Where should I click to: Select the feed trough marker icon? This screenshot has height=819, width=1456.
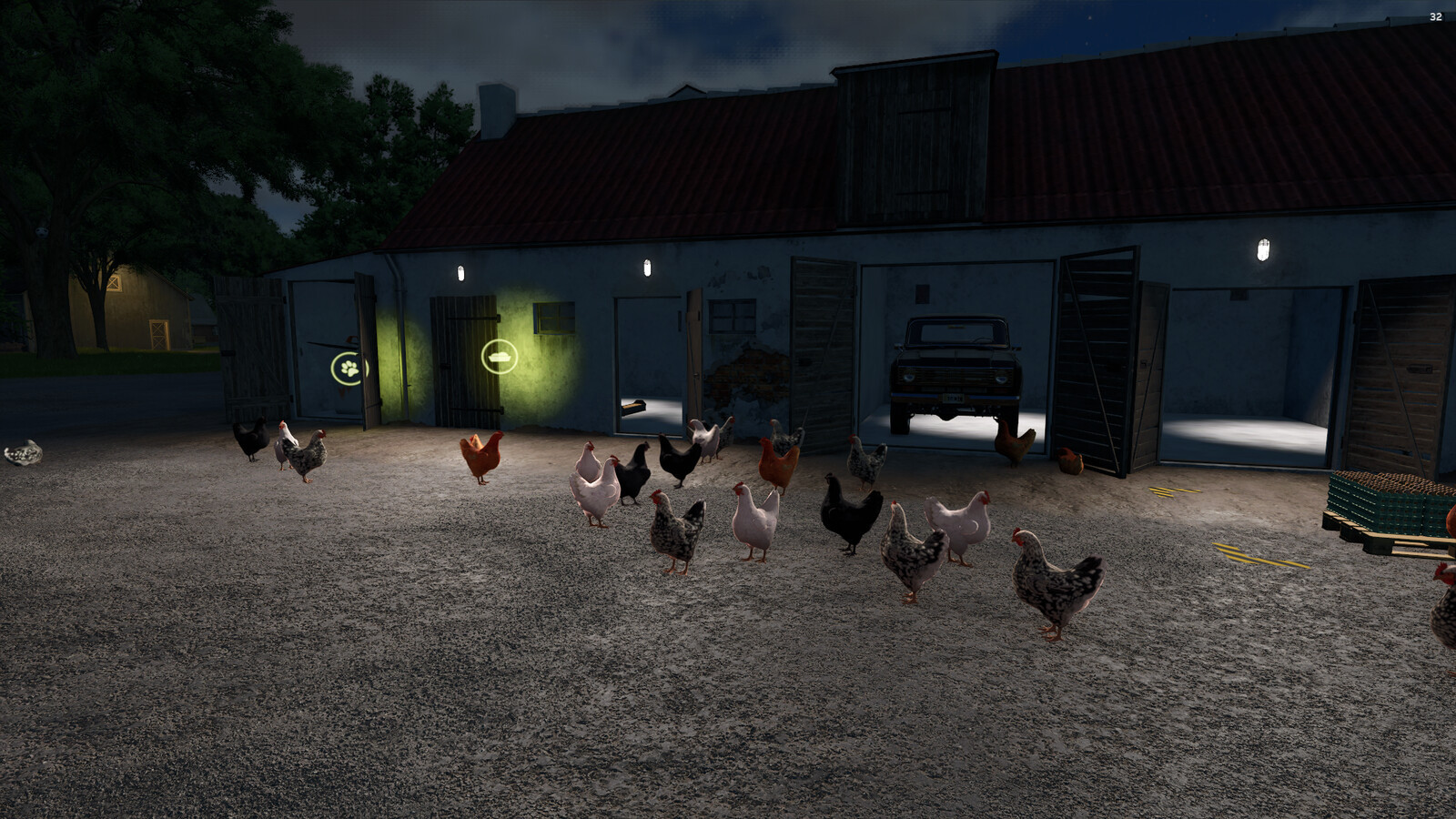click(499, 357)
